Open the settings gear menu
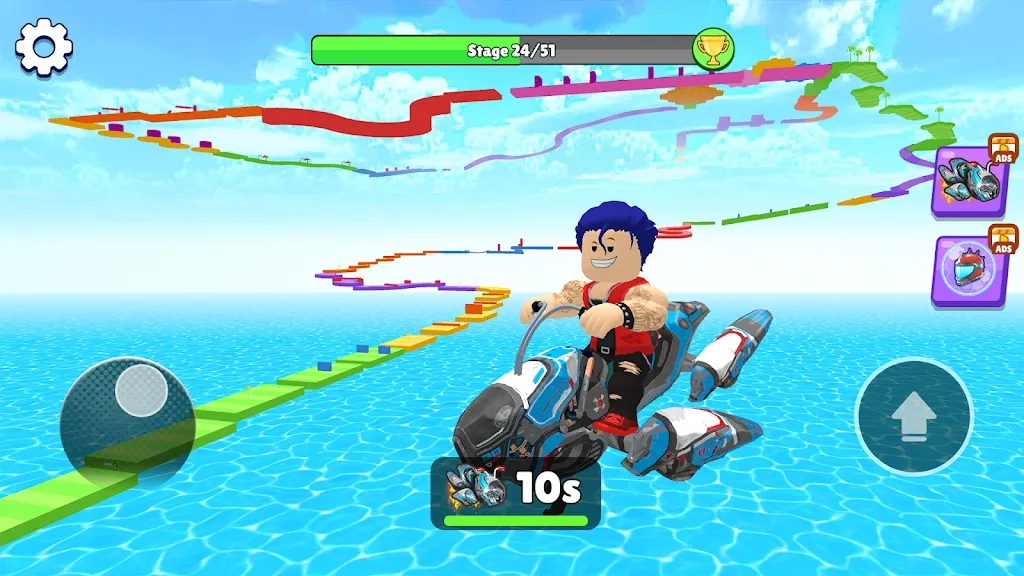 pyautogui.click(x=44, y=46)
